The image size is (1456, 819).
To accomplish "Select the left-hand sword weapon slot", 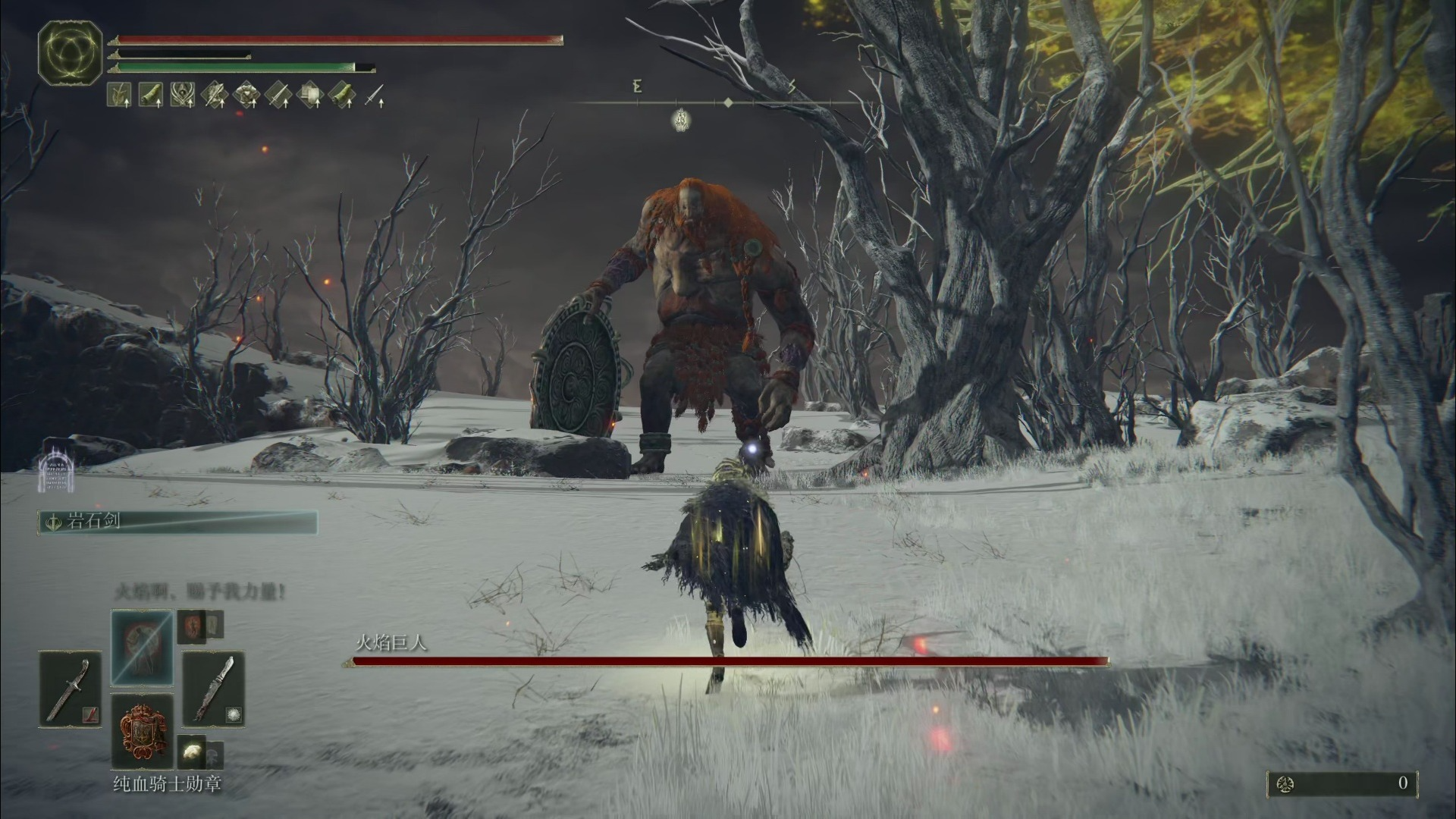I will pos(70,689).
